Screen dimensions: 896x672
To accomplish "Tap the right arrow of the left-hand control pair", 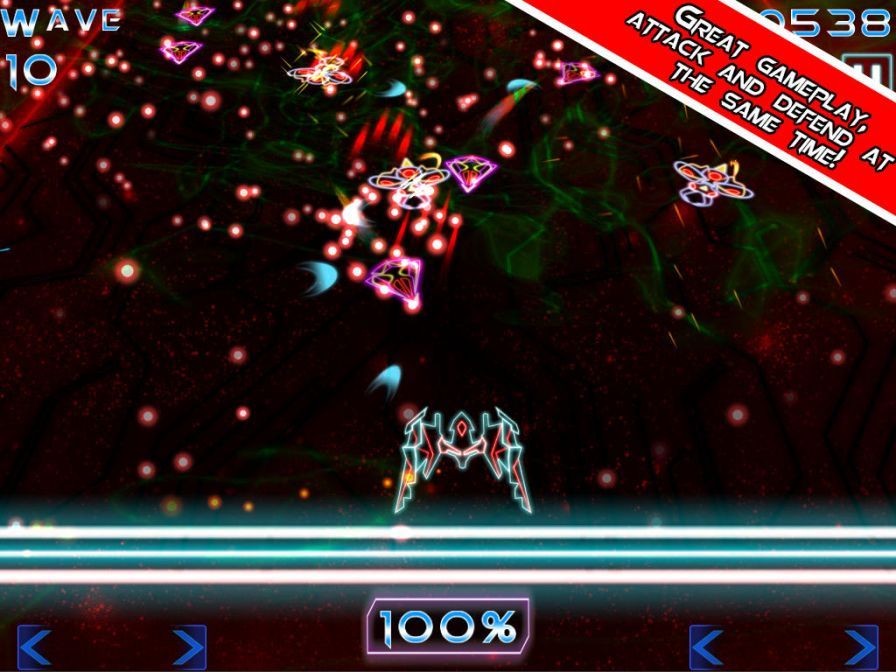I will click(187, 647).
